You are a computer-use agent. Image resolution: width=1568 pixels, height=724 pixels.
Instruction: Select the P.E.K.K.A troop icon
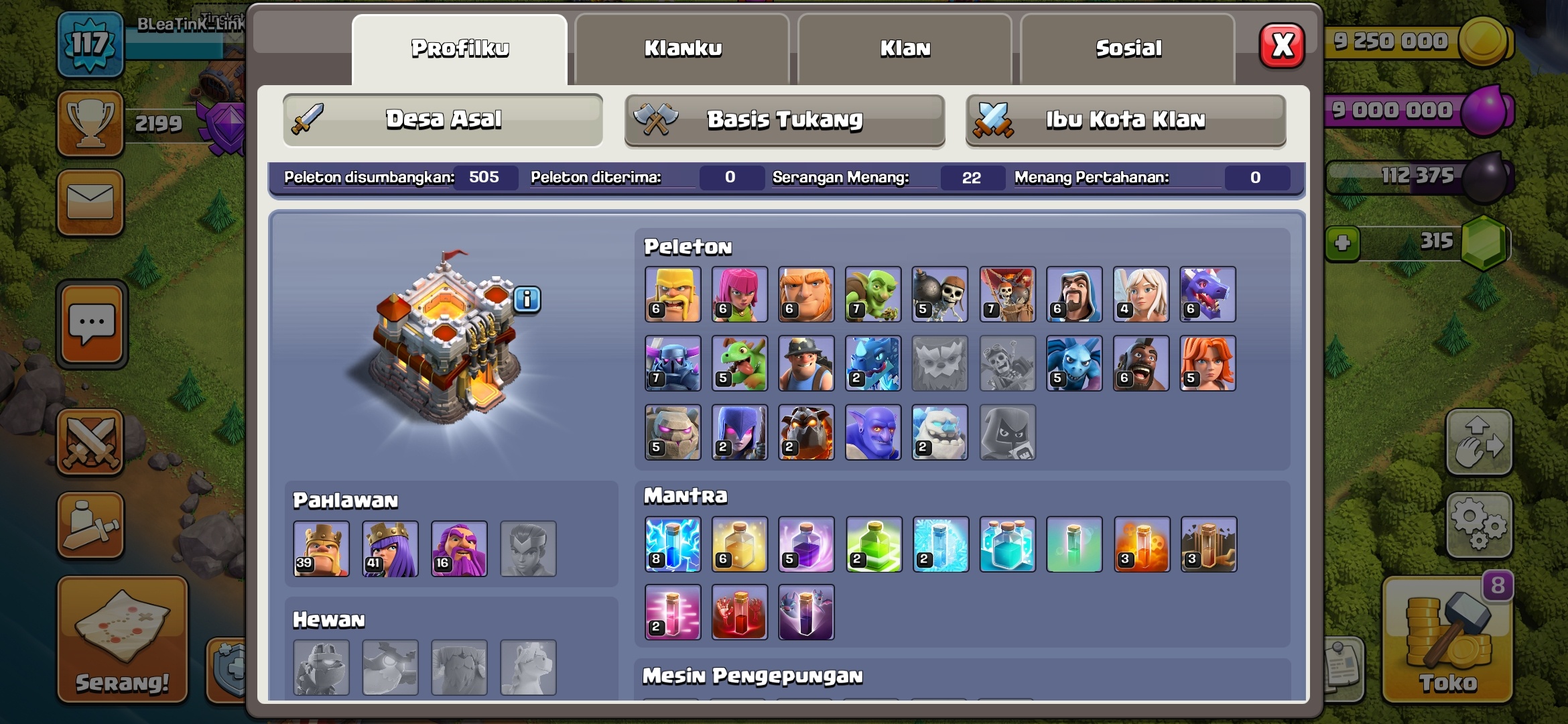tap(673, 363)
